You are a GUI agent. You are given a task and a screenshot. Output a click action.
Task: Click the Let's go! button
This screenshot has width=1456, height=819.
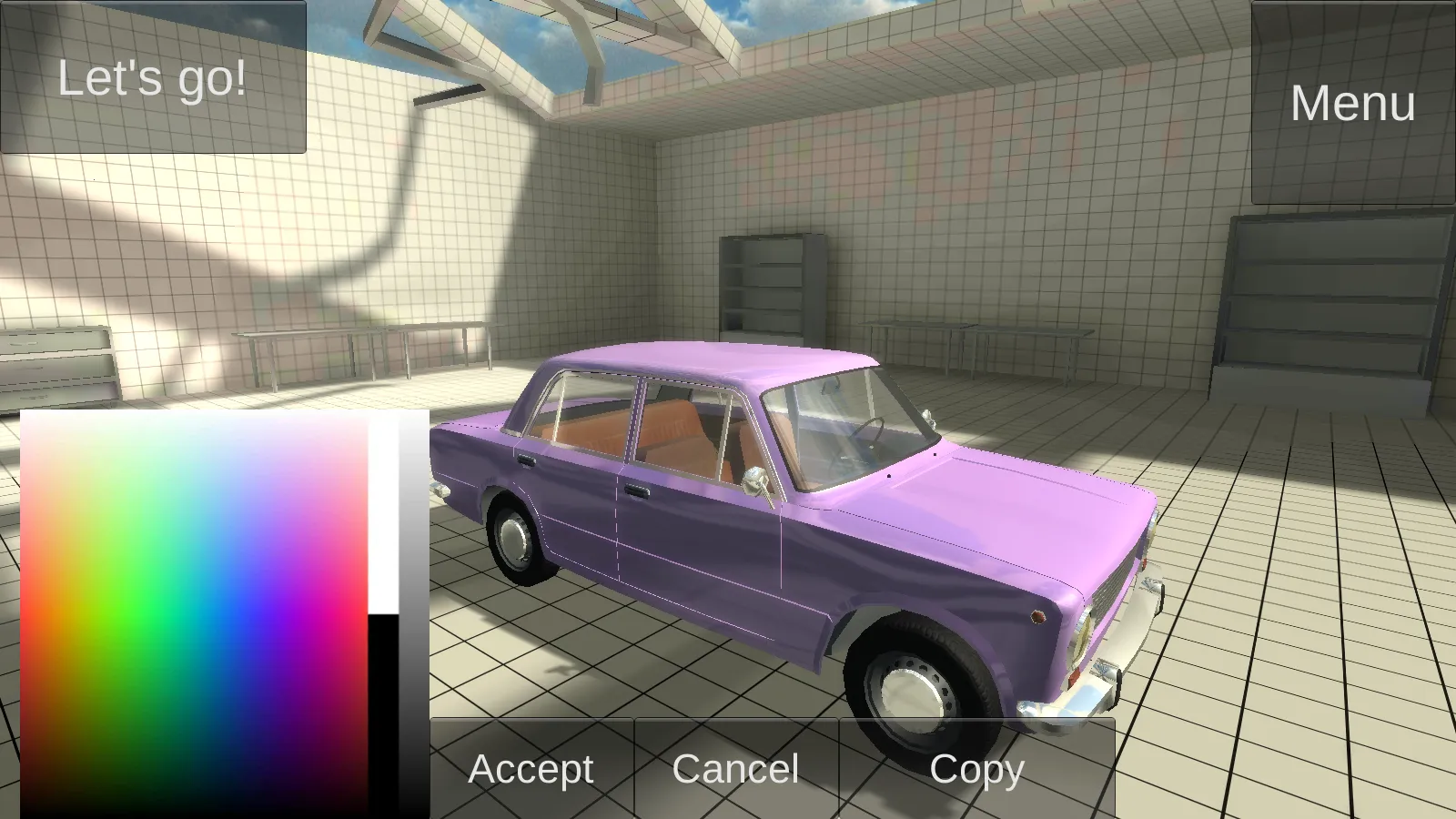coord(153,77)
